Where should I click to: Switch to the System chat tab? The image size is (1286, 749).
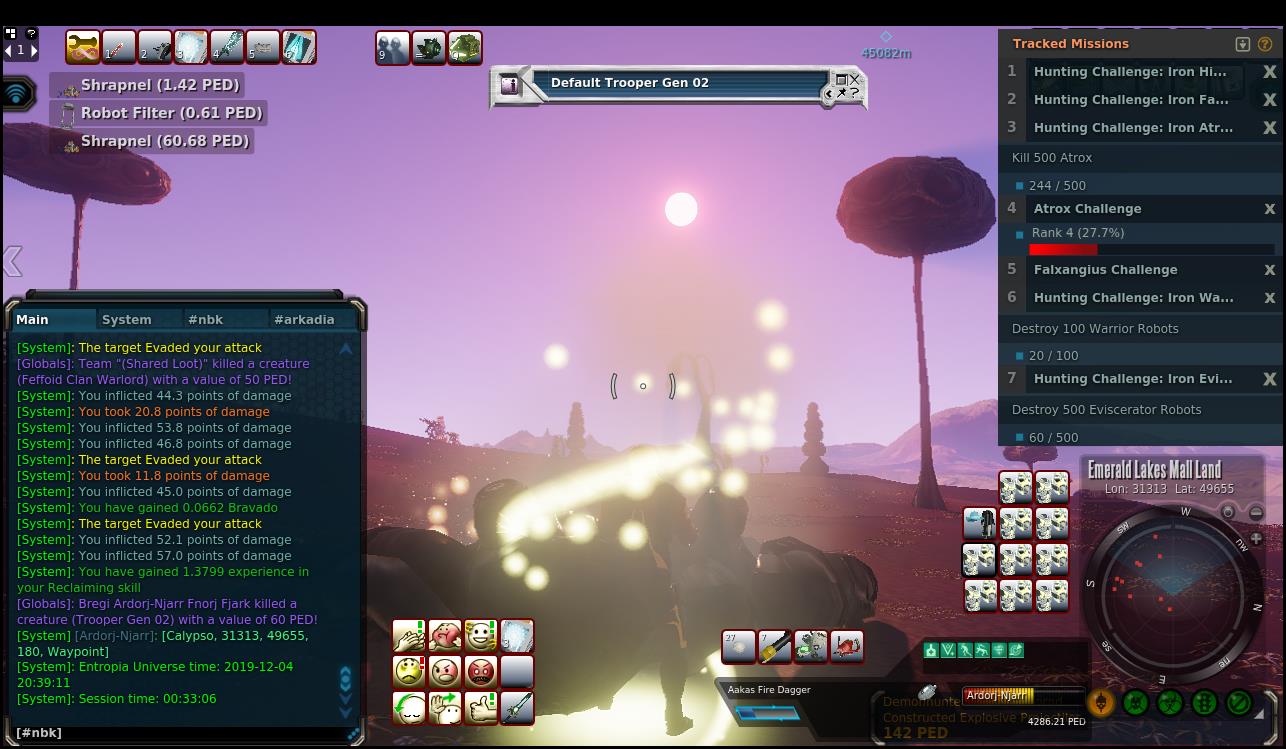pyautogui.click(x=127, y=320)
